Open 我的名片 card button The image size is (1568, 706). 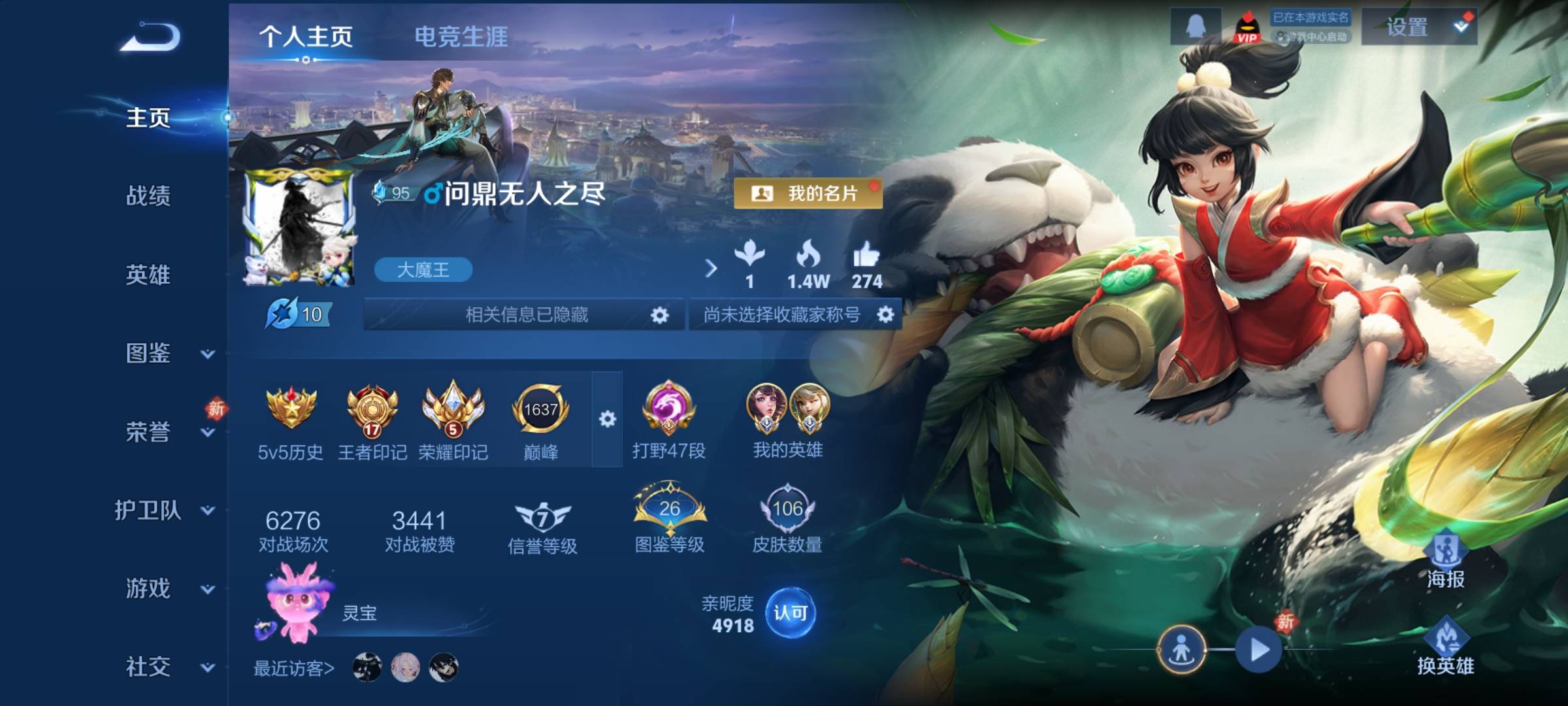pyautogui.click(x=808, y=193)
